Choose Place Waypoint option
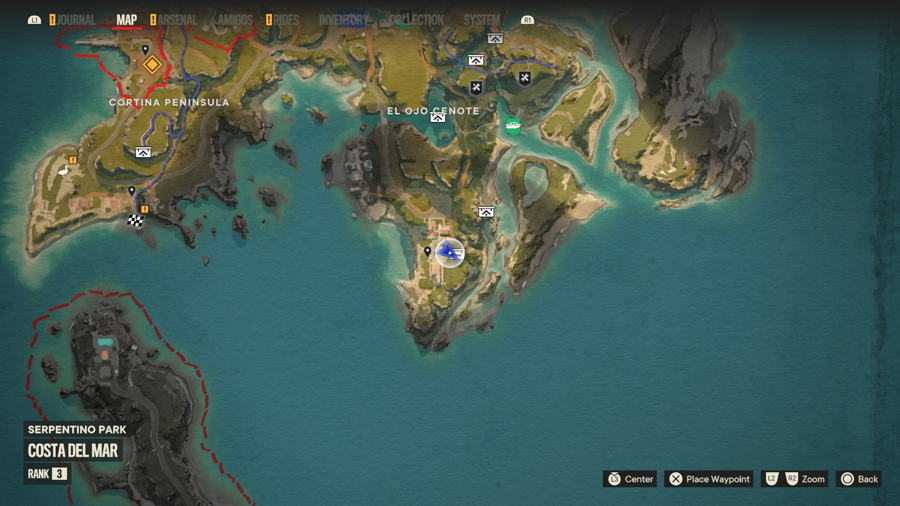The width and height of the screenshot is (900, 506). (x=708, y=479)
